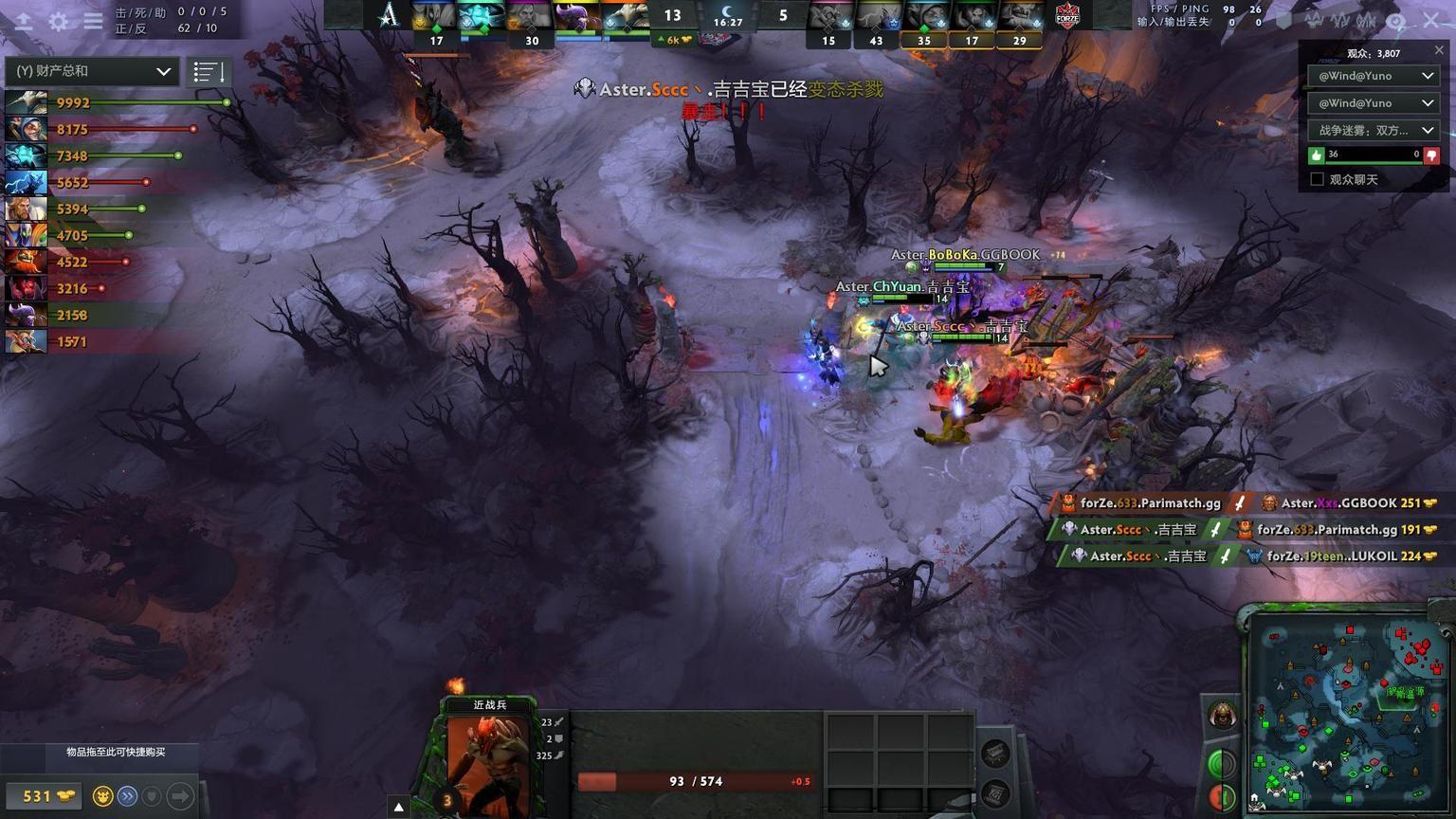Open the shop via the 531 gold button
This screenshot has width=1456, height=819.
click(x=42, y=796)
